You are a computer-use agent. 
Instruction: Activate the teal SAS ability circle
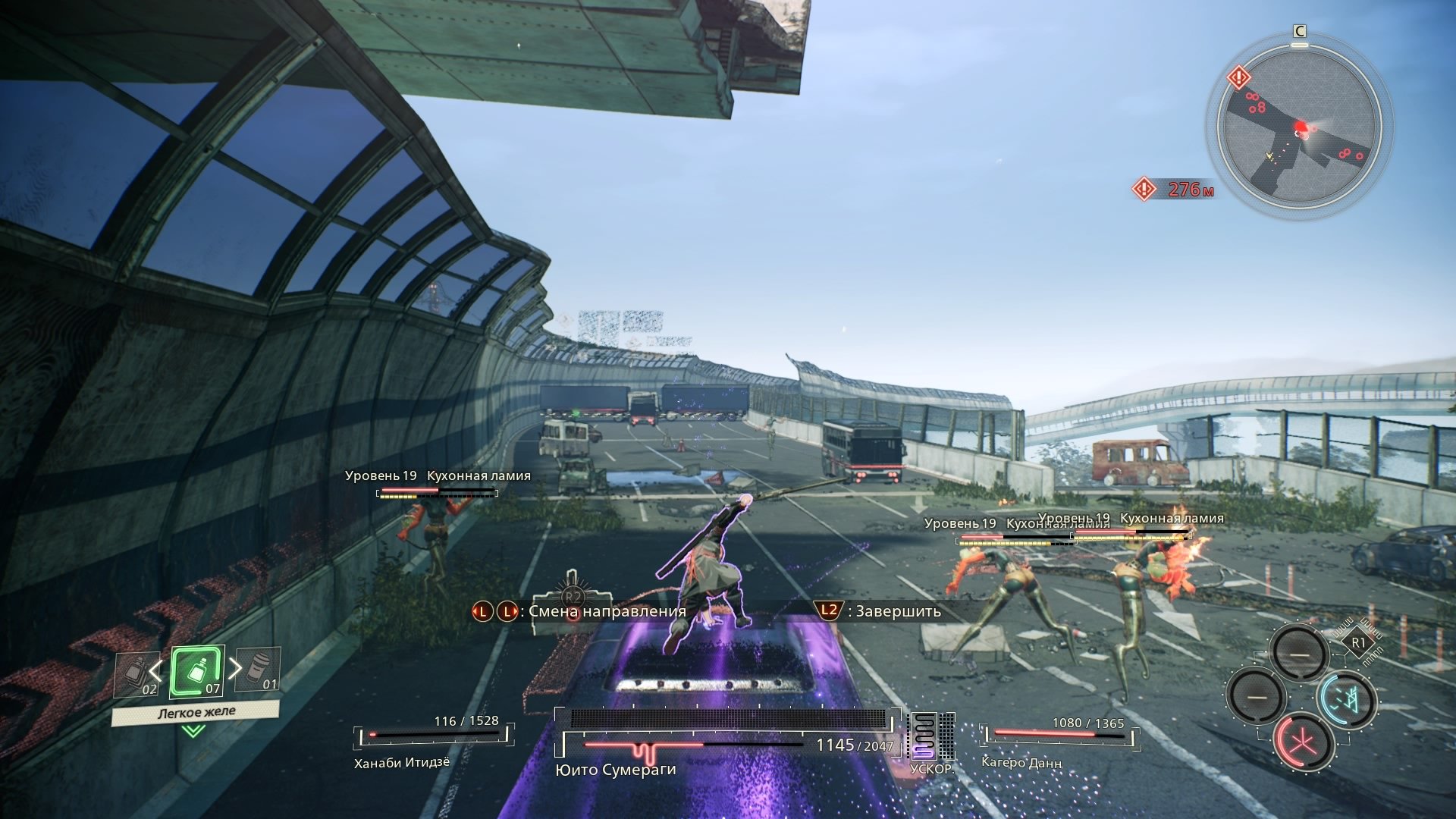[x=1346, y=700]
